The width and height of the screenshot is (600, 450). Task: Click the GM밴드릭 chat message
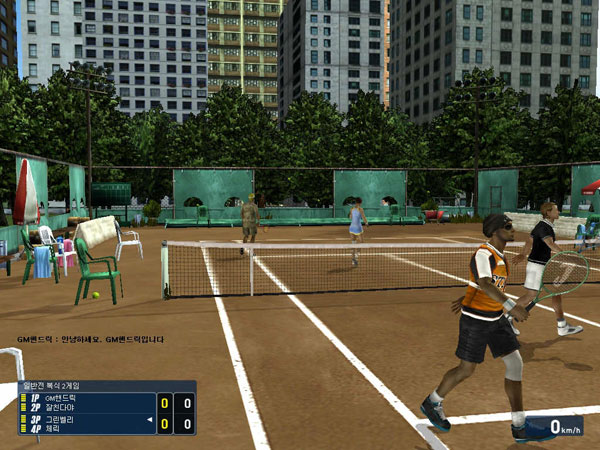click(x=96, y=340)
